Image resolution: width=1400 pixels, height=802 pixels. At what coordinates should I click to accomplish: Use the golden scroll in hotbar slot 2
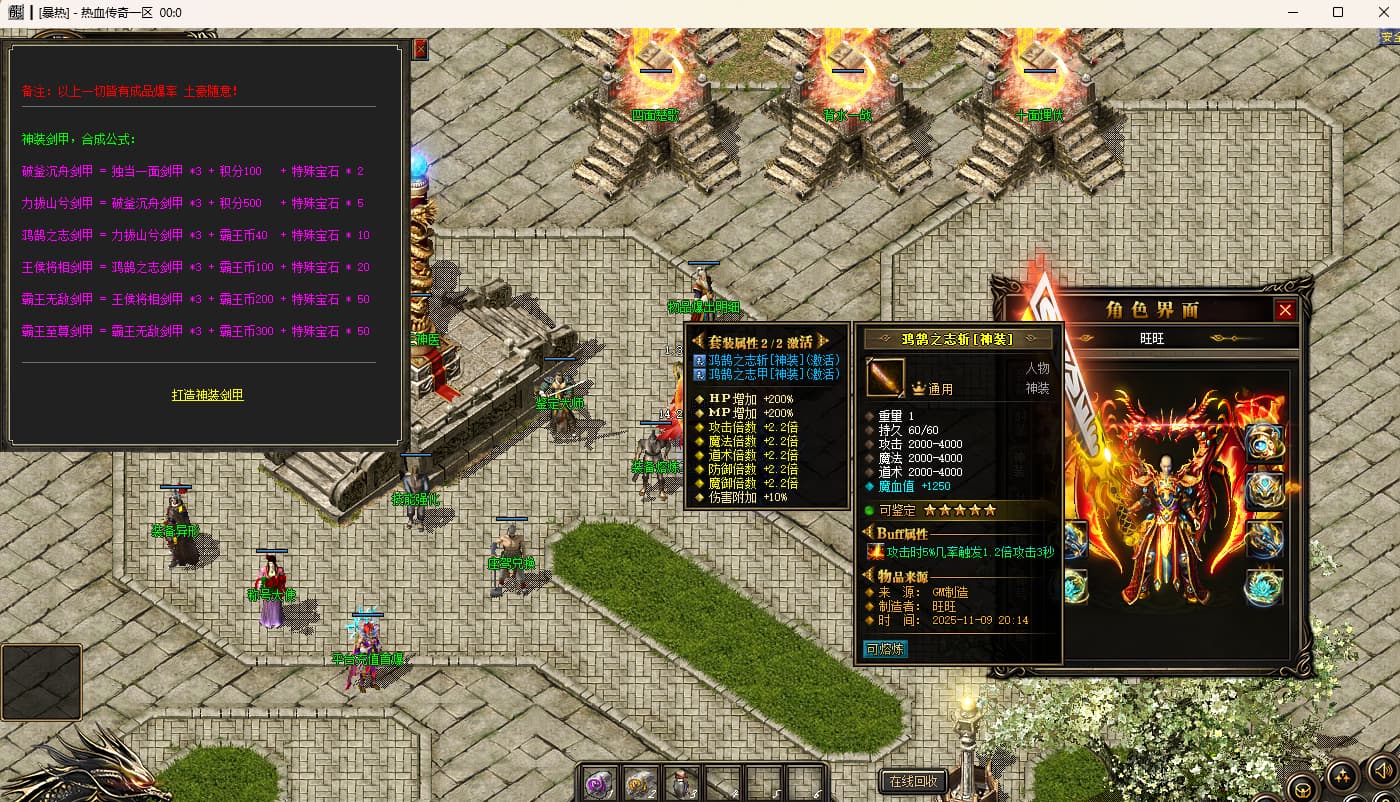pos(641,783)
